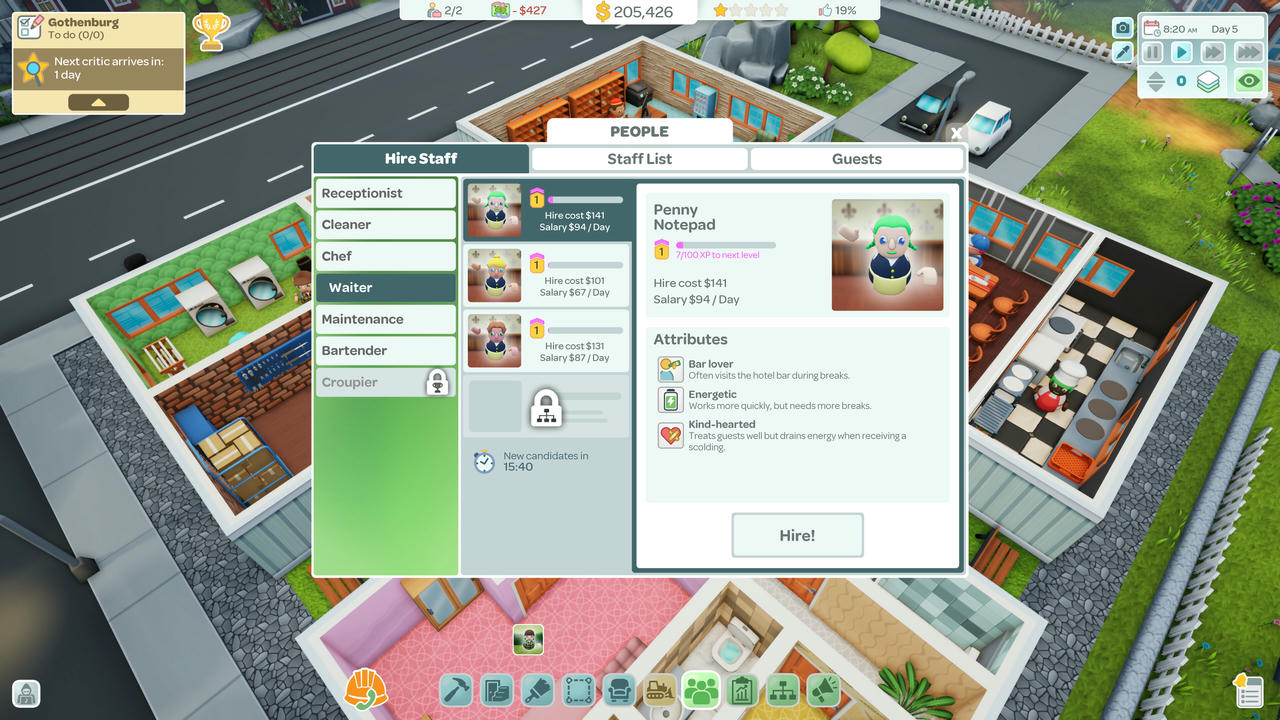Screen dimensions: 1280x720
Task: Open the Guests tab
Action: pos(856,159)
